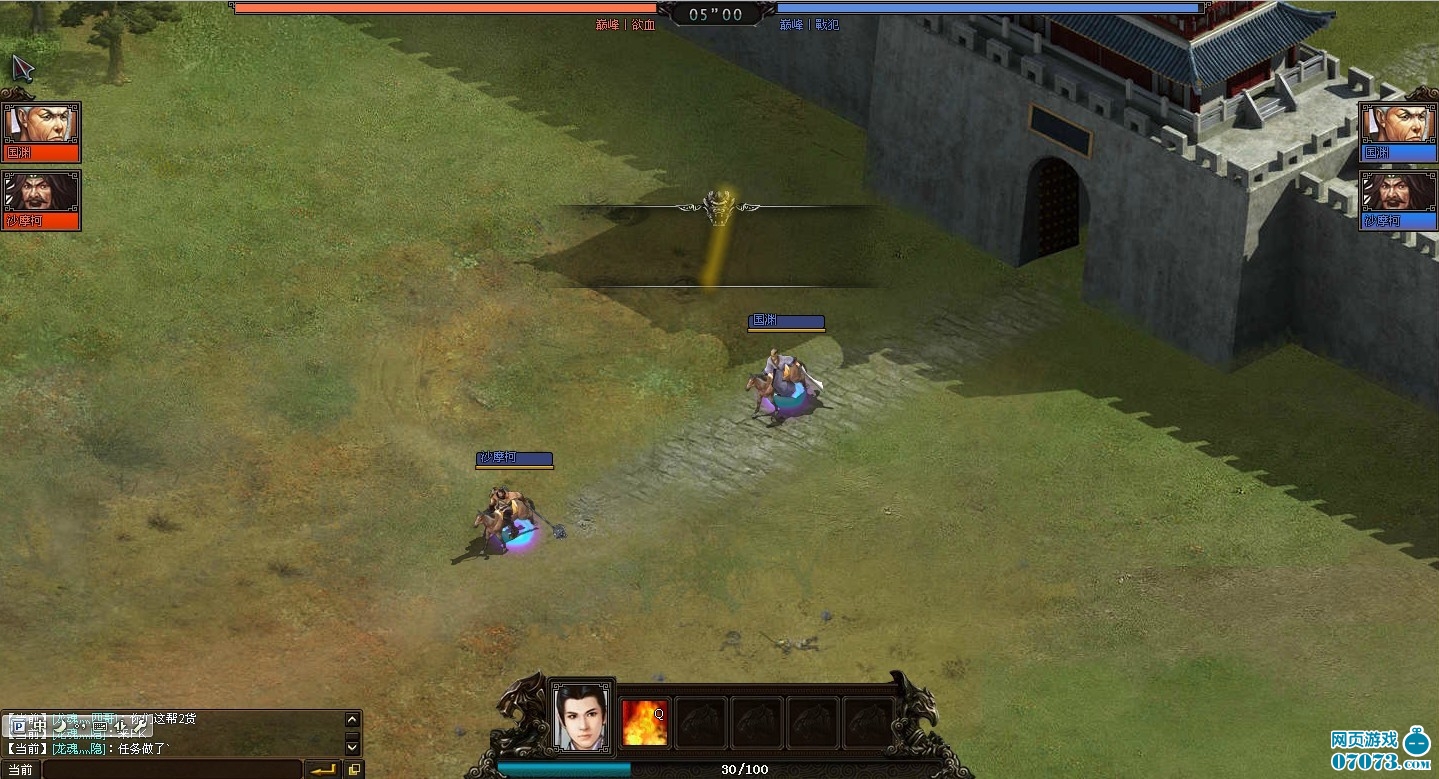The image size is (1439, 779).
Task: Toggle the chat window size button
Action: (x=354, y=770)
